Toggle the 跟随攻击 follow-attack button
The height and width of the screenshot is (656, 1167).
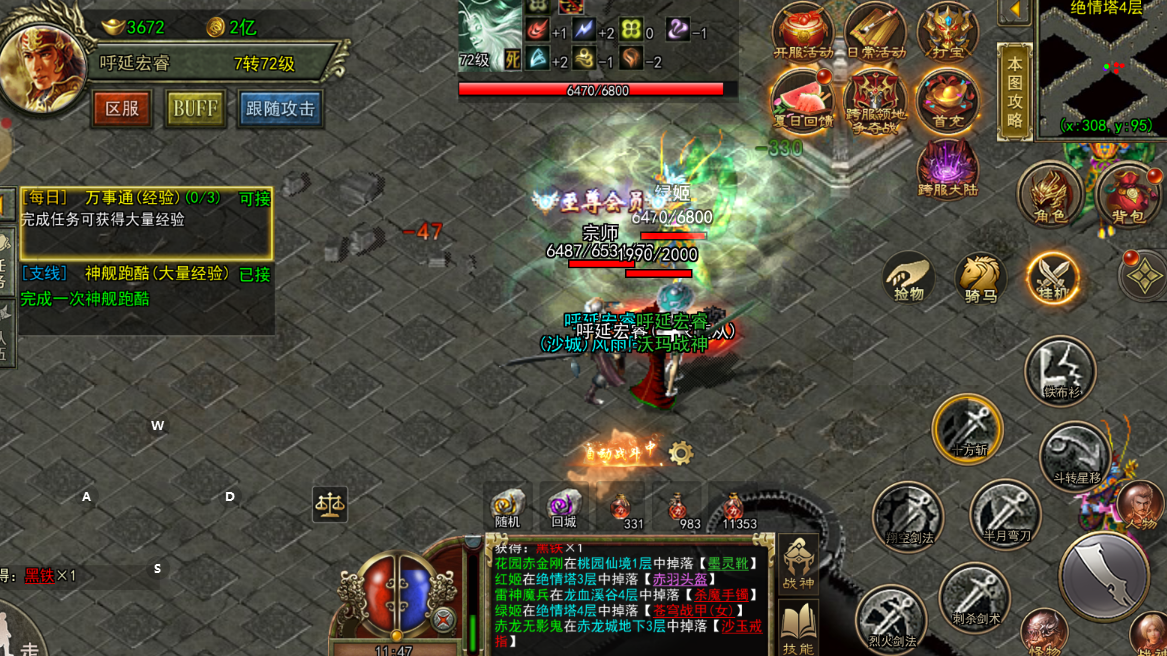tap(280, 108)
